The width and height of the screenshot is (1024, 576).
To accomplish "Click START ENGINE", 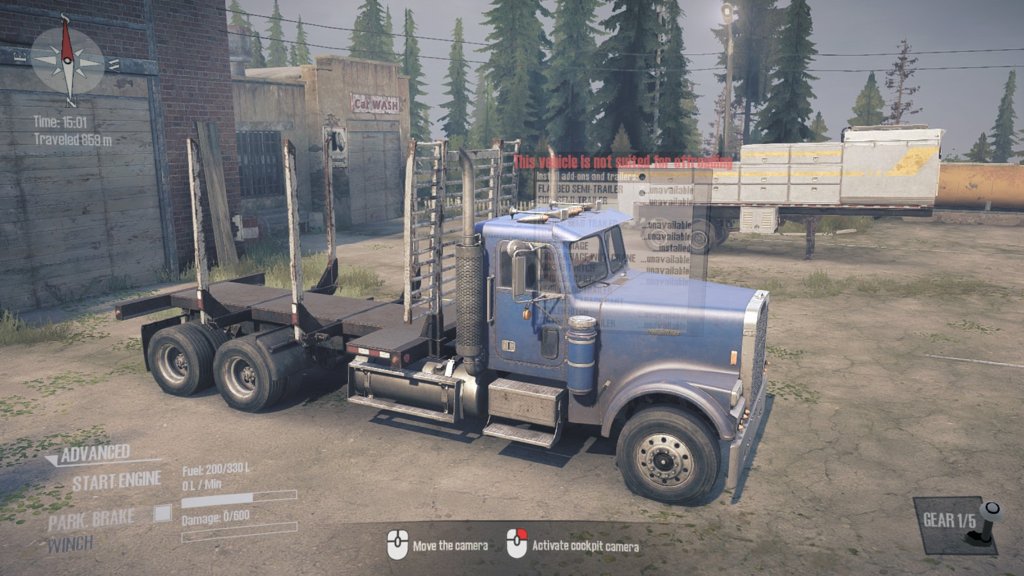I will click(116, 481).
